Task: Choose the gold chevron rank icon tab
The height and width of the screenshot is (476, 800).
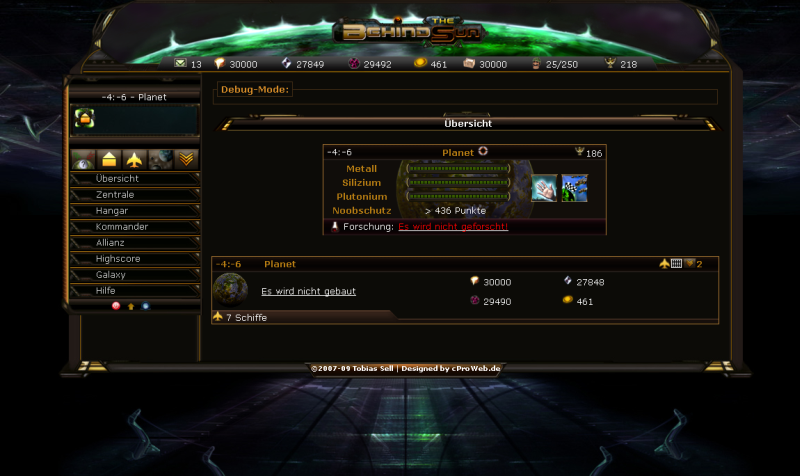Action: tap(186, 160)
